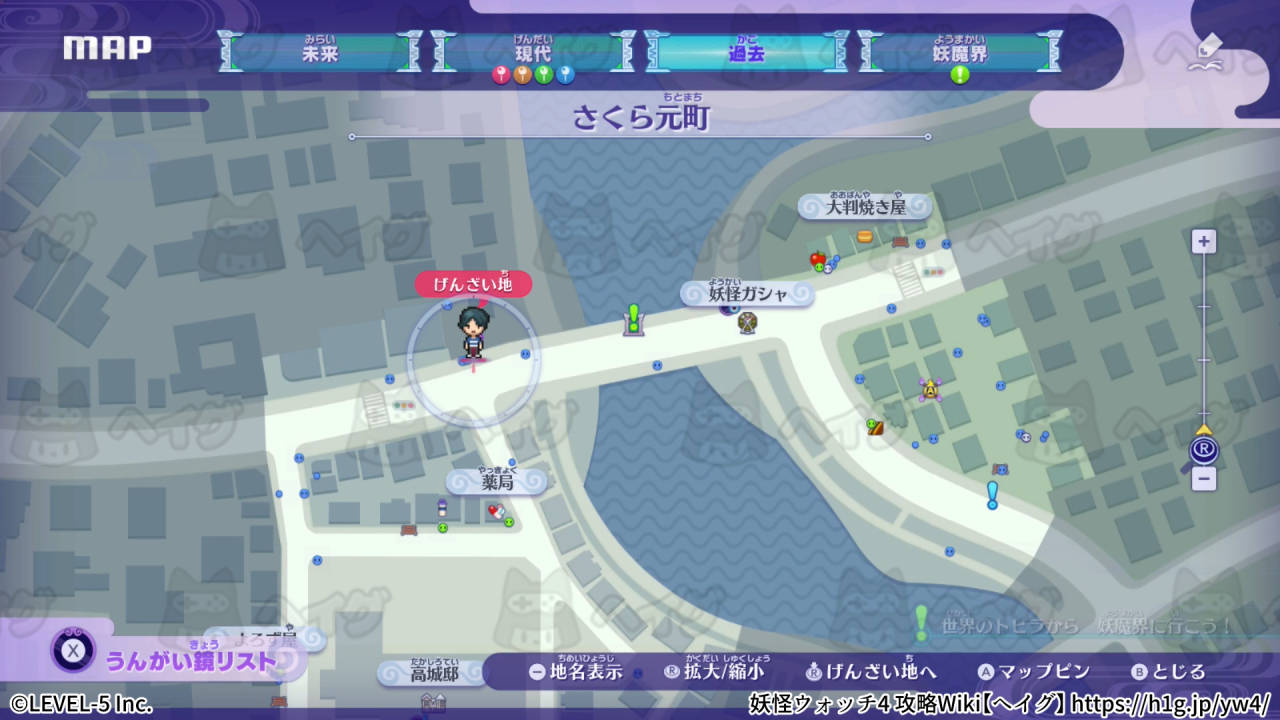Click the zoom plus button
Screen dimensions: 1280x720
pyautogui.click(x=1203, y=240)
